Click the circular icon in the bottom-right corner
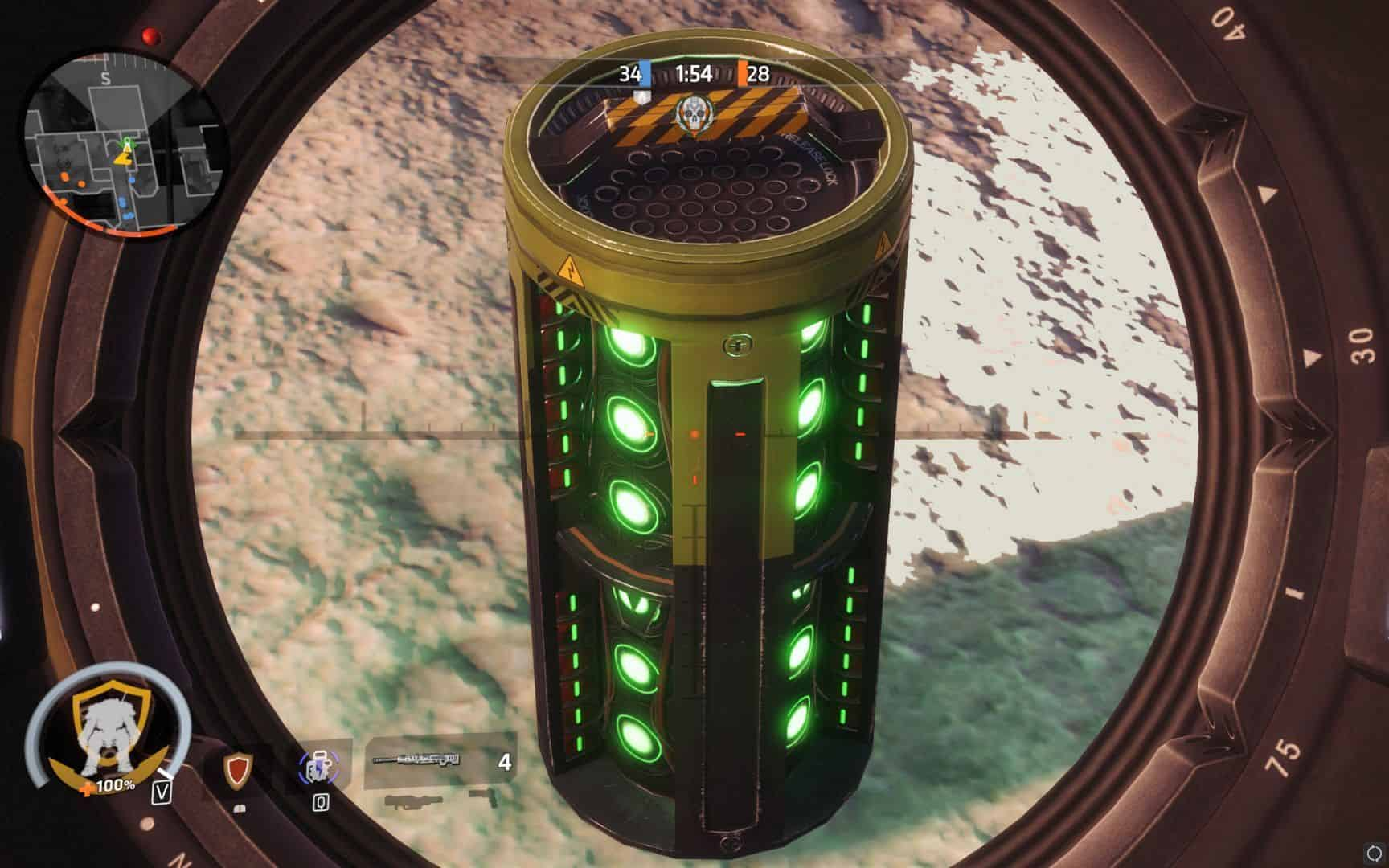This screenshot has height=868, width=1389. [1371, 850]
